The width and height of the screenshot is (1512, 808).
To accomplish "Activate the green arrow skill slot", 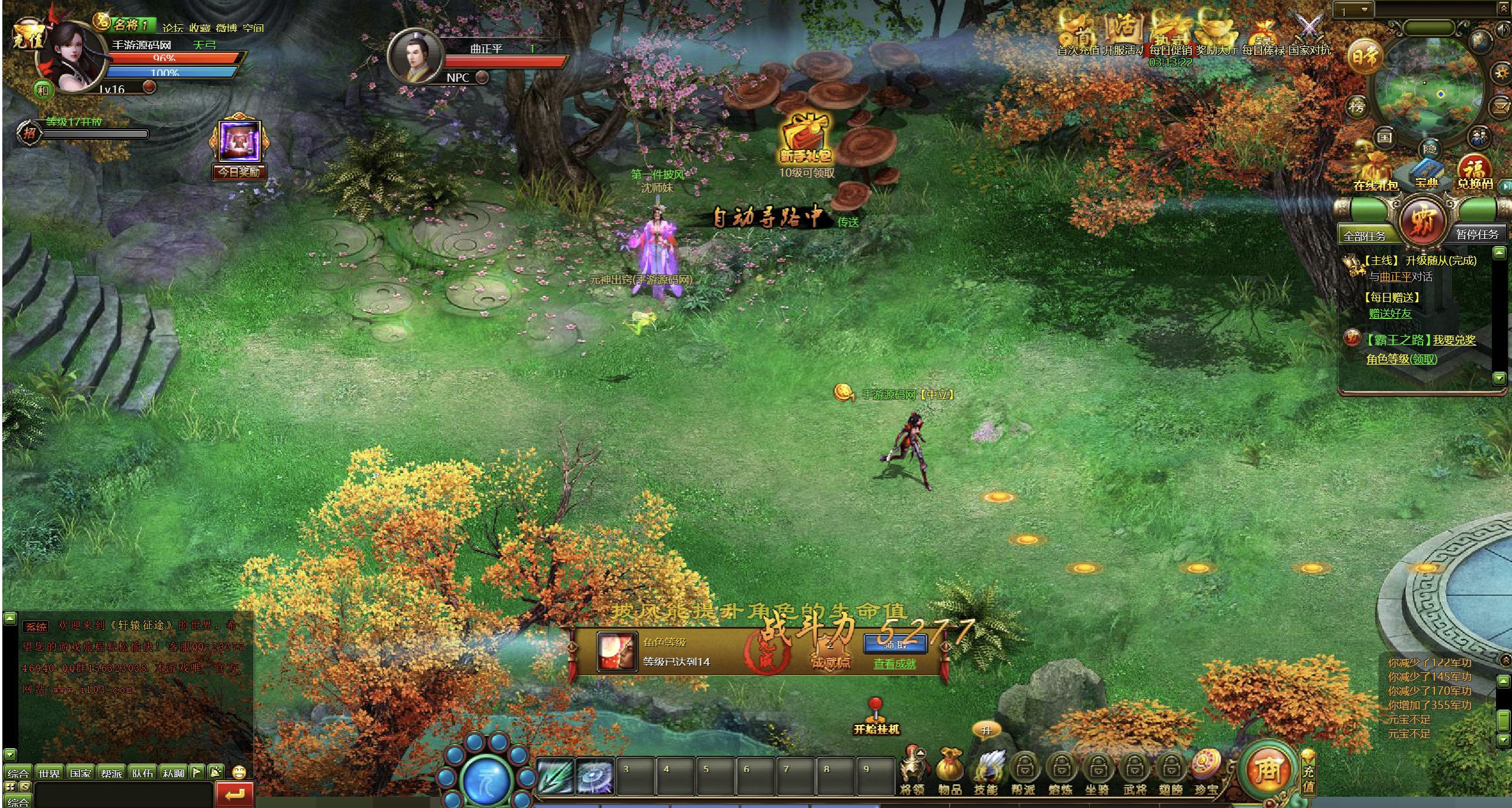I will point(555,776).
